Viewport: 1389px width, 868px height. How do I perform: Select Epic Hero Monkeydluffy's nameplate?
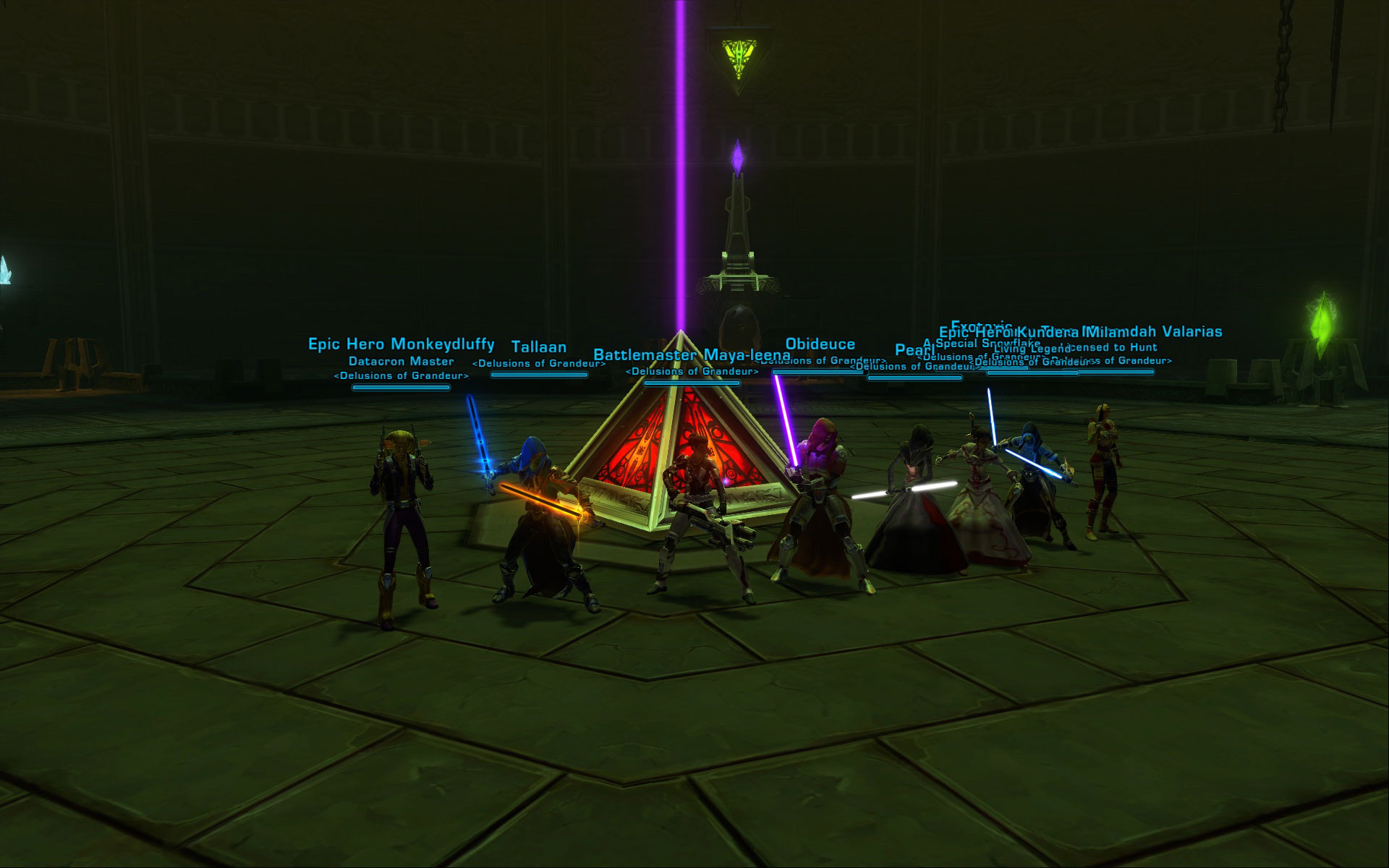401,344
